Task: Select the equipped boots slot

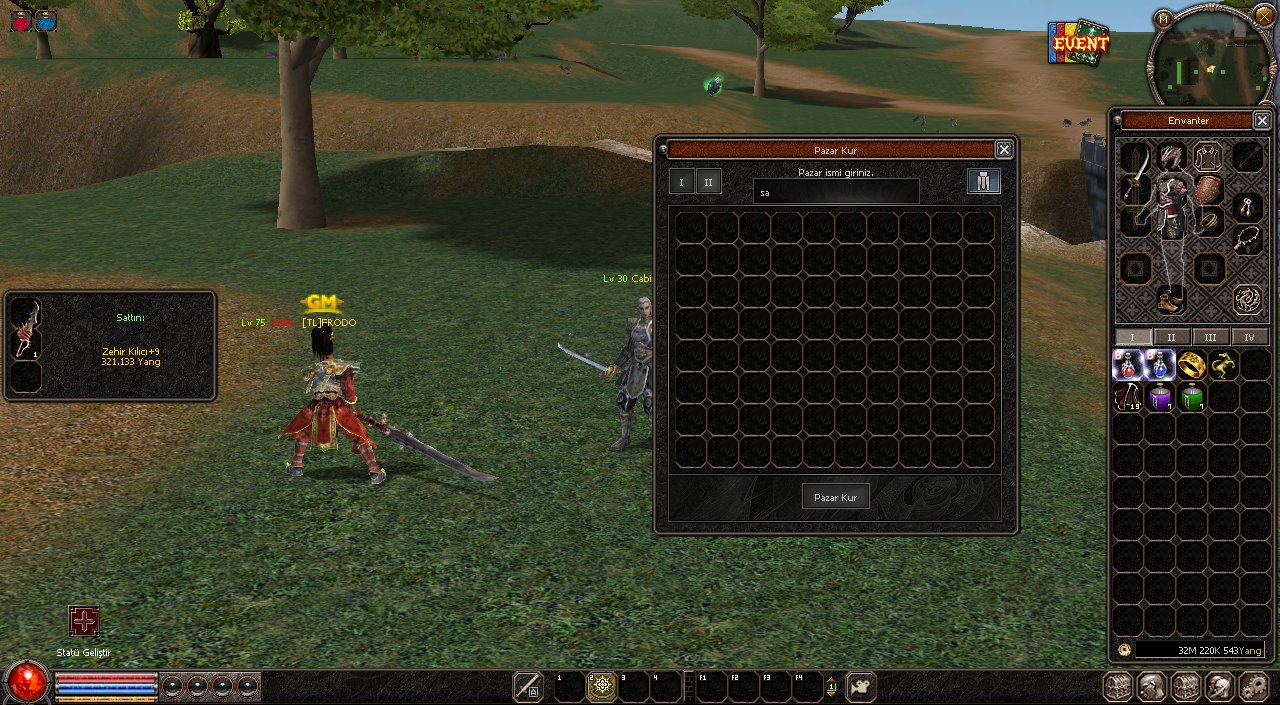Action: point(1170,297)
